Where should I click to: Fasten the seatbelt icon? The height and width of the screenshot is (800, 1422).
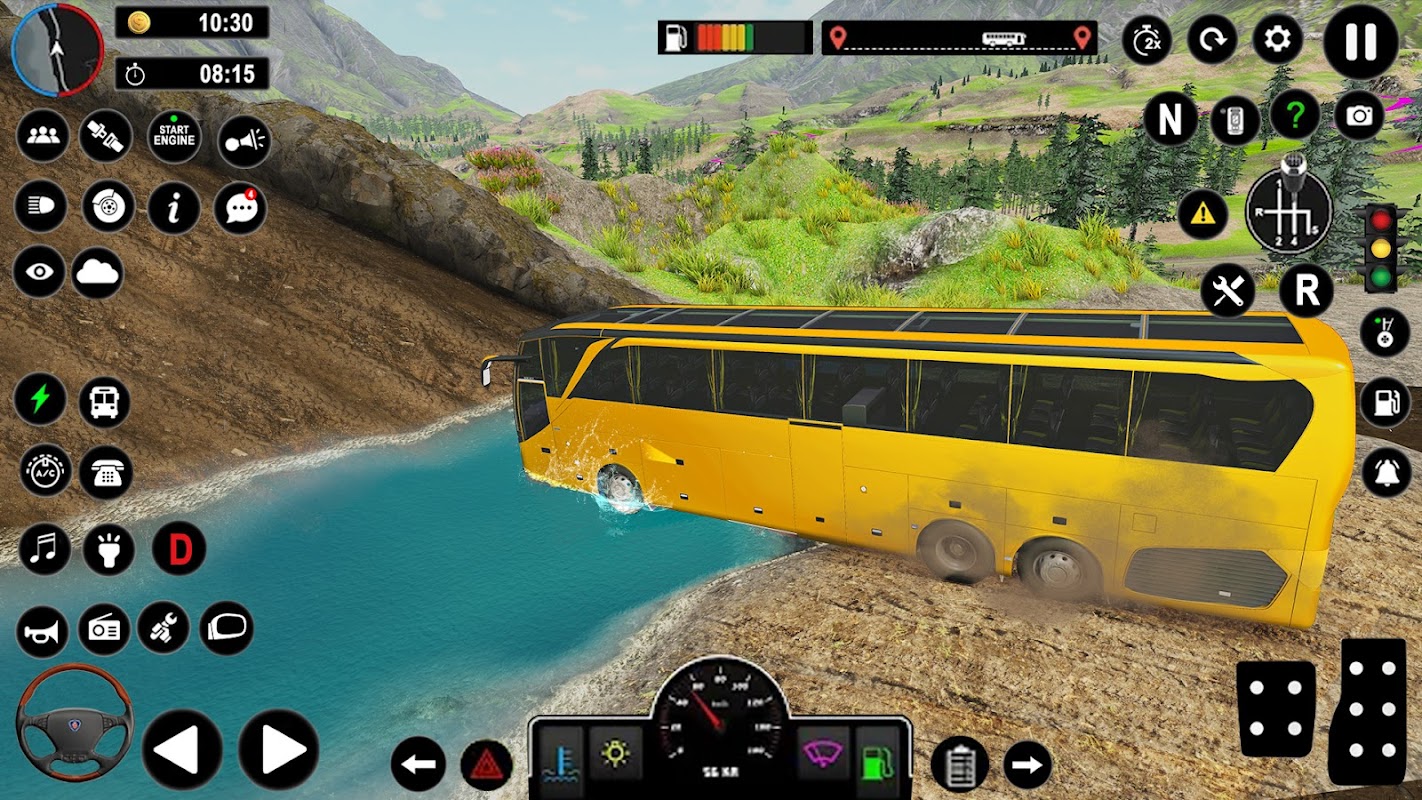point(106,137)
